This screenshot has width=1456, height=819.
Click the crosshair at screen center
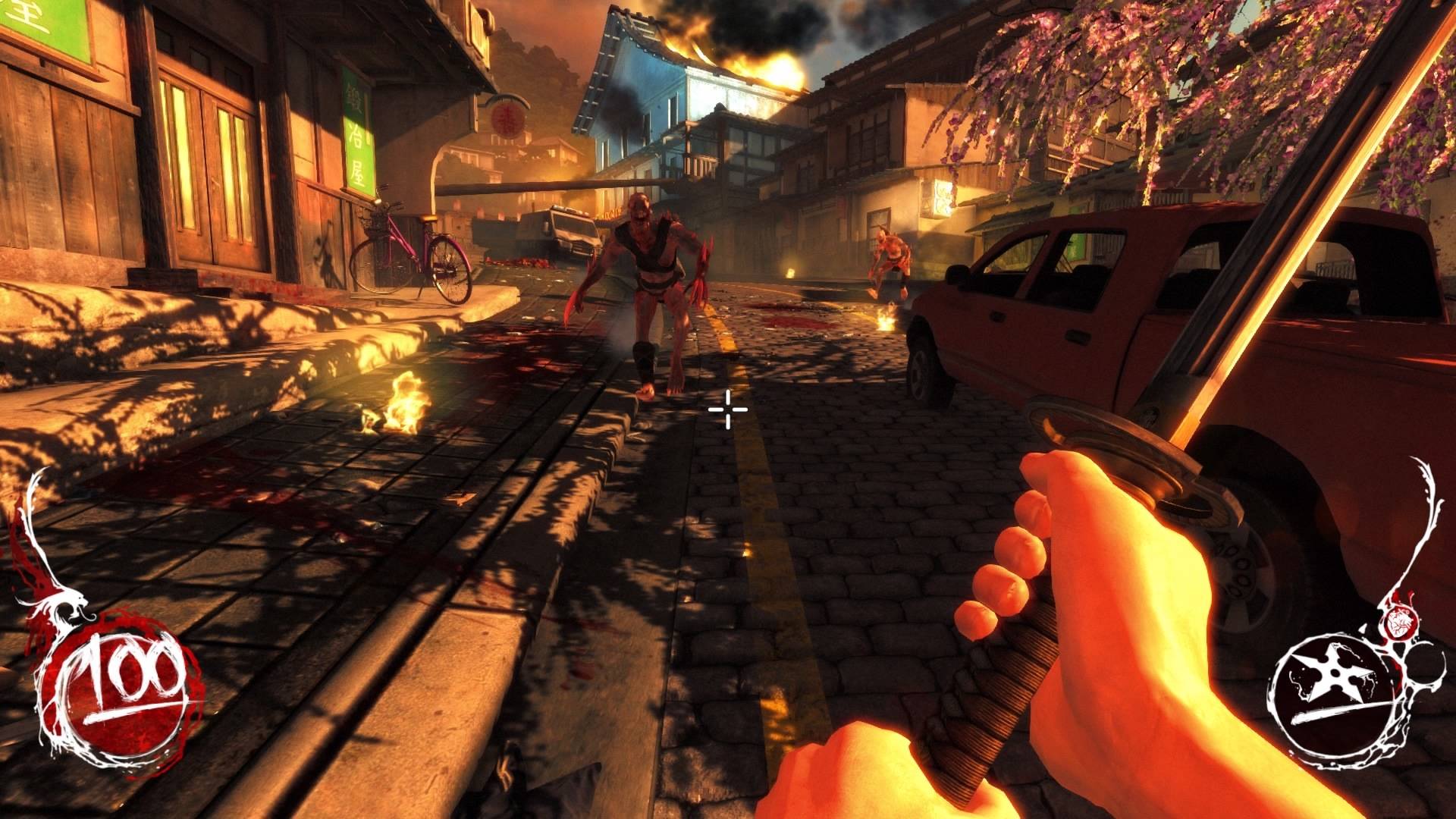(726, 409)
